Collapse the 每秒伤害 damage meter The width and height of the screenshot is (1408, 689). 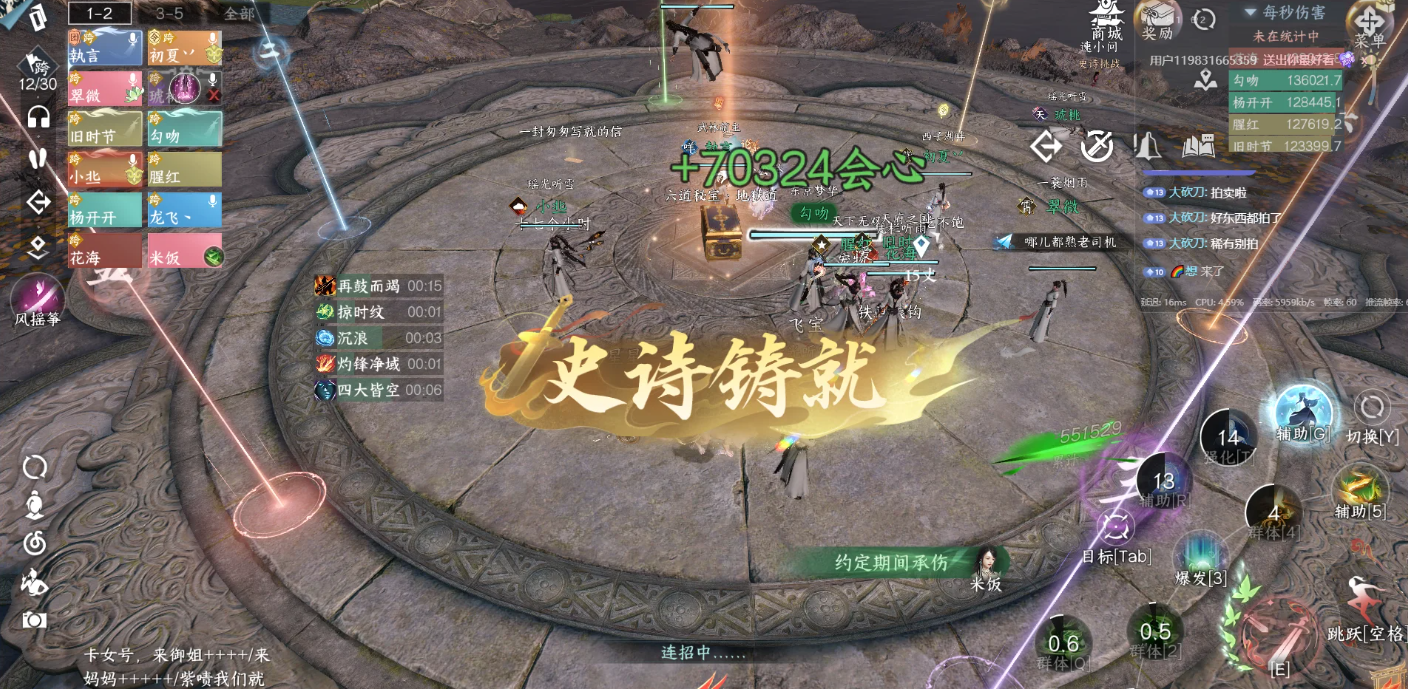(x=1250, y=12)
